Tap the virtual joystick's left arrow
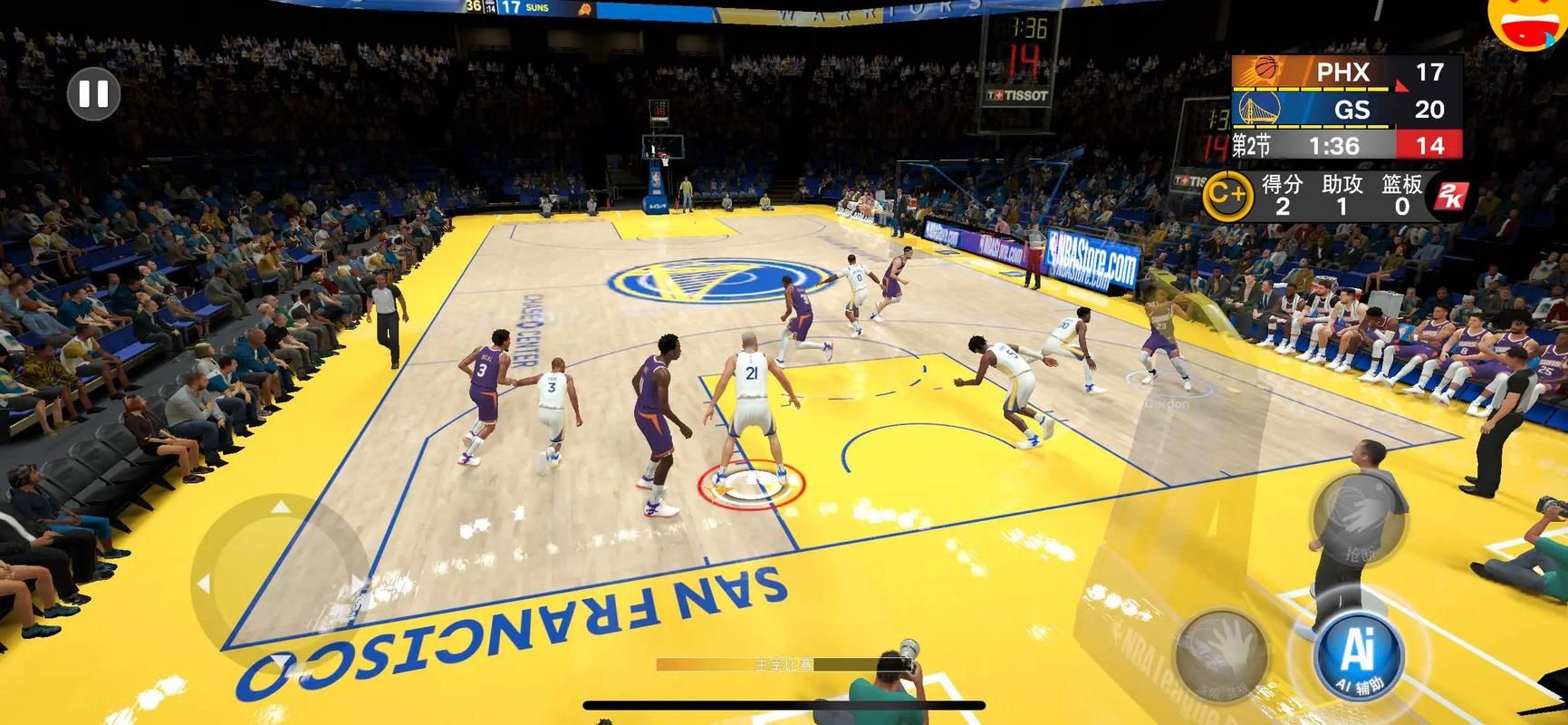The image size is (1568, 725). click(x=204, y=585)
